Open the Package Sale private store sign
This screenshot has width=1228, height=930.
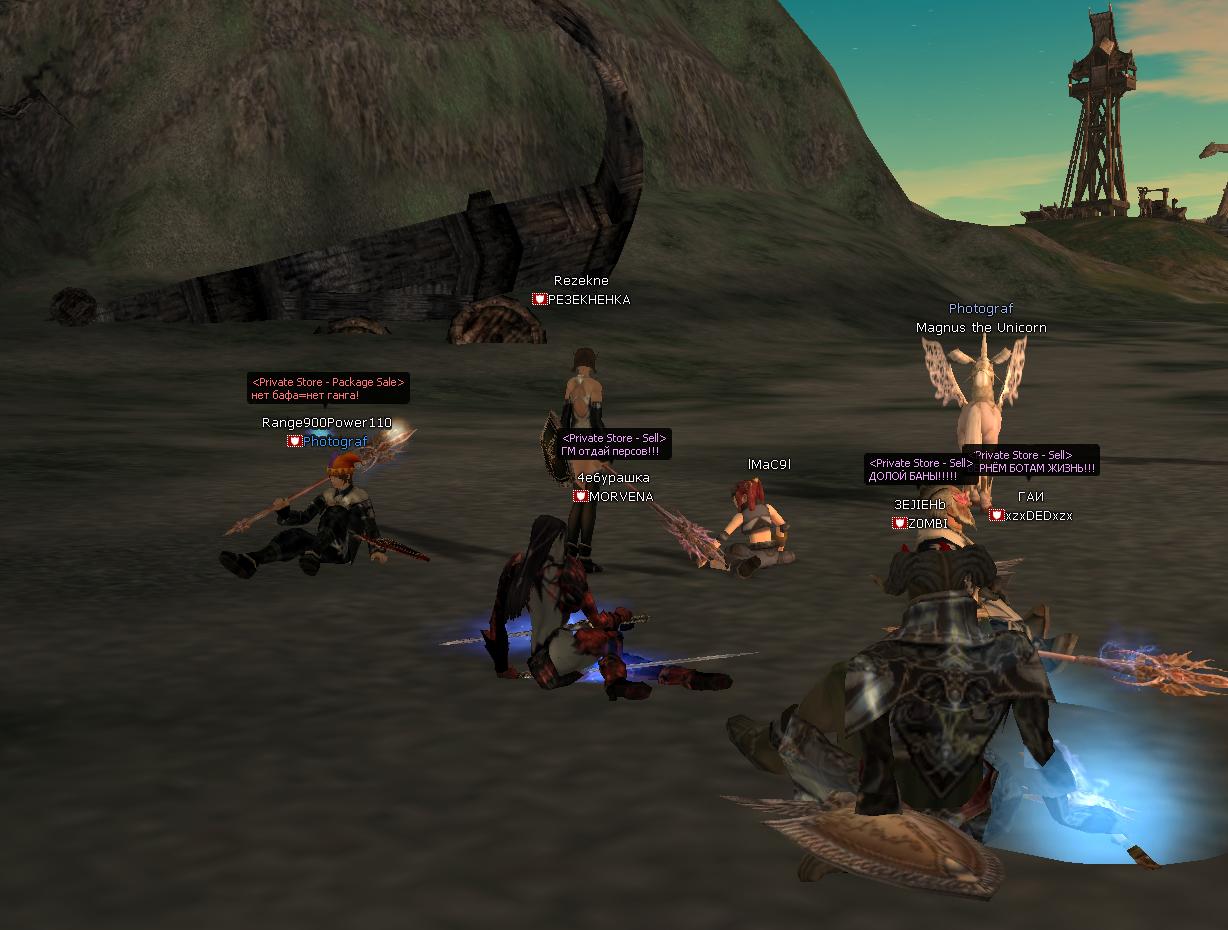tap(328, 388)
